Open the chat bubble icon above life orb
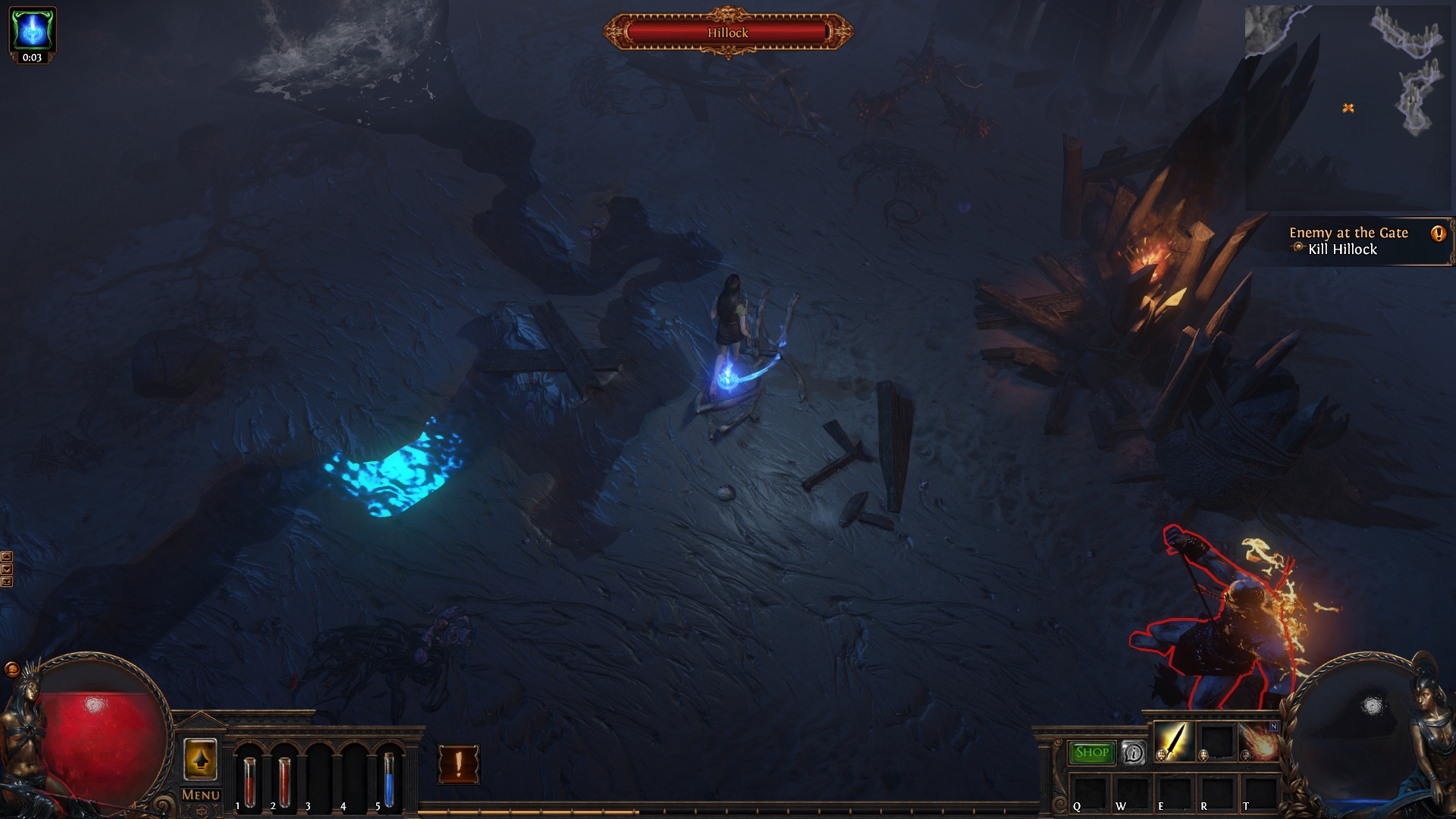This screenshot has width=1456, height=819. pos(12,670)
